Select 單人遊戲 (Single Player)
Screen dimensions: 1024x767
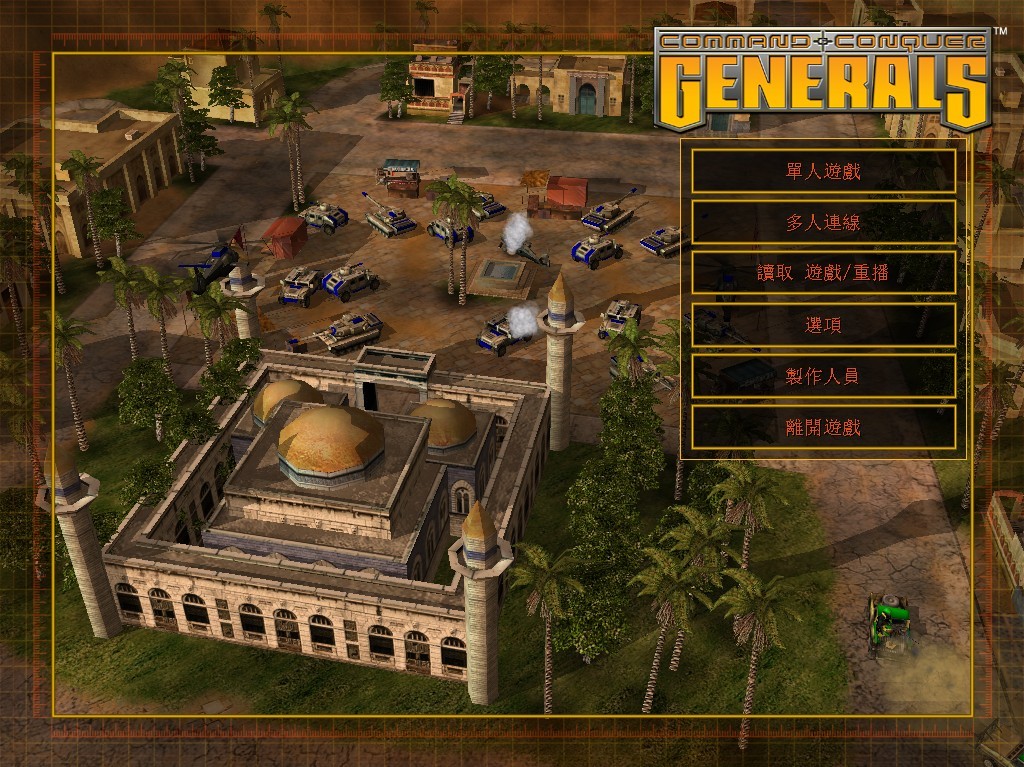[x=823, y=171]
